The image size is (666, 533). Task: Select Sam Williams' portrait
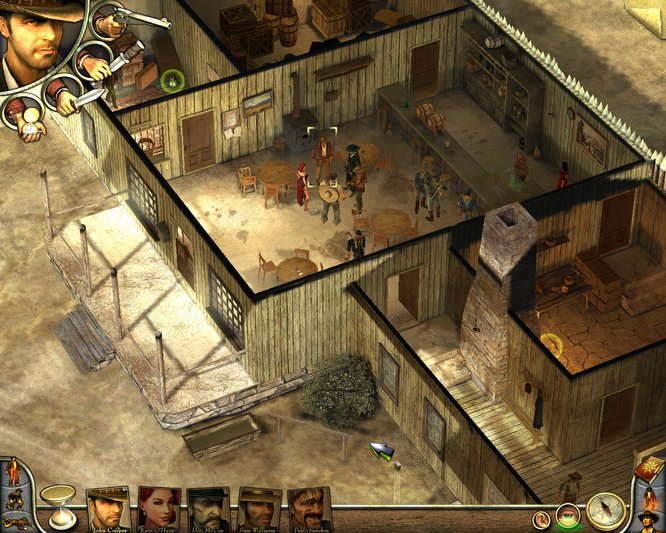259,508
